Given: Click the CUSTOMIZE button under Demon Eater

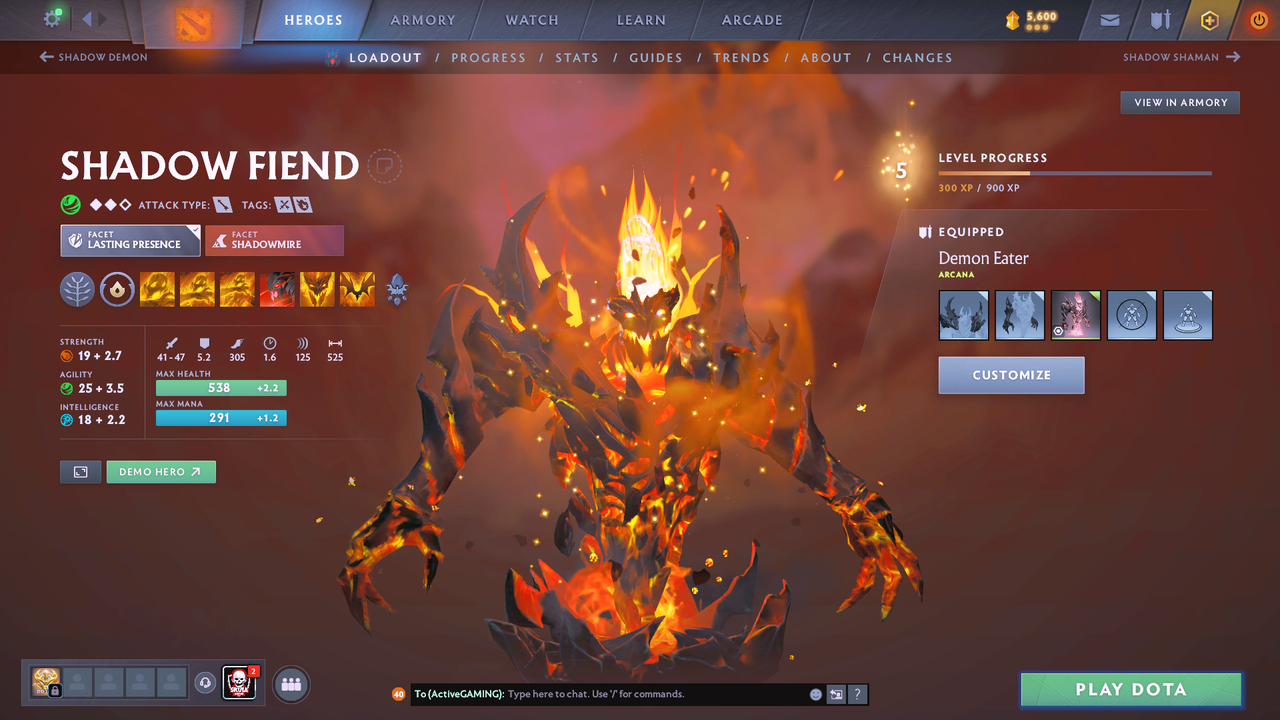Looking at the screenshot, I should [1011, 375].
